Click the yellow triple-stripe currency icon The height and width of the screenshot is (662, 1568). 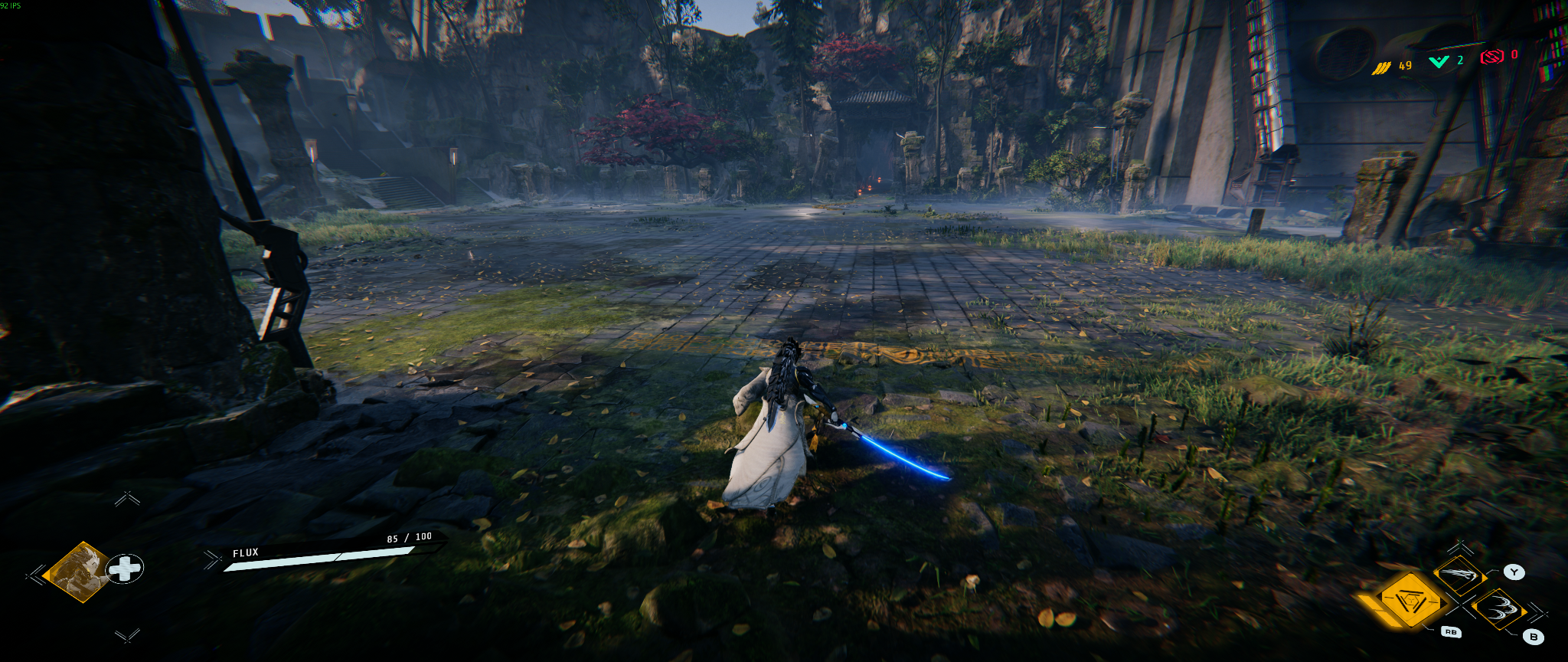pyautogui.click(x=1381, y=67)
